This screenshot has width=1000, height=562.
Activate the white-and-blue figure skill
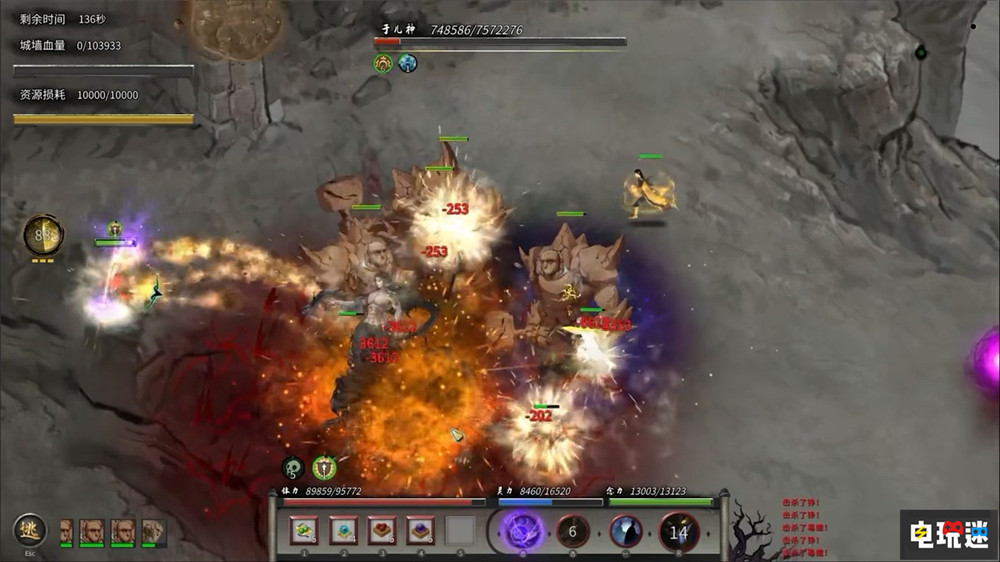click(626, 532)
